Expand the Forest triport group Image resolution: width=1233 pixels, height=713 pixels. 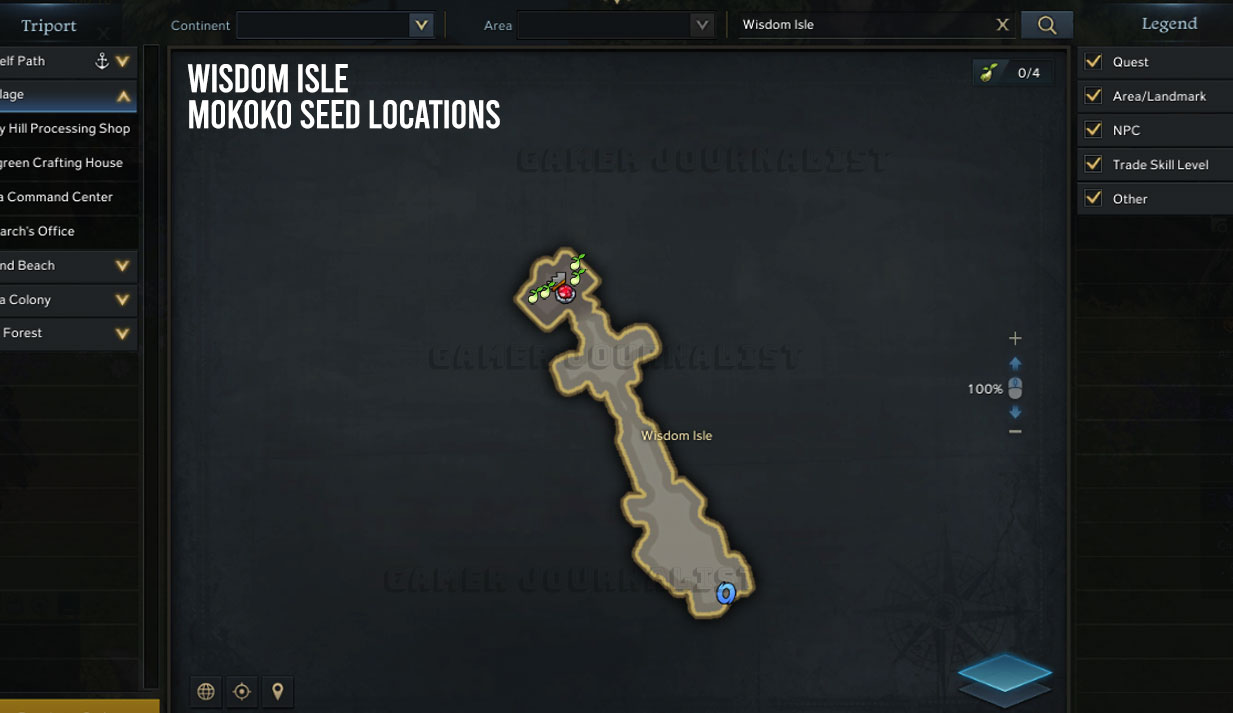click(x=122, y=333)
